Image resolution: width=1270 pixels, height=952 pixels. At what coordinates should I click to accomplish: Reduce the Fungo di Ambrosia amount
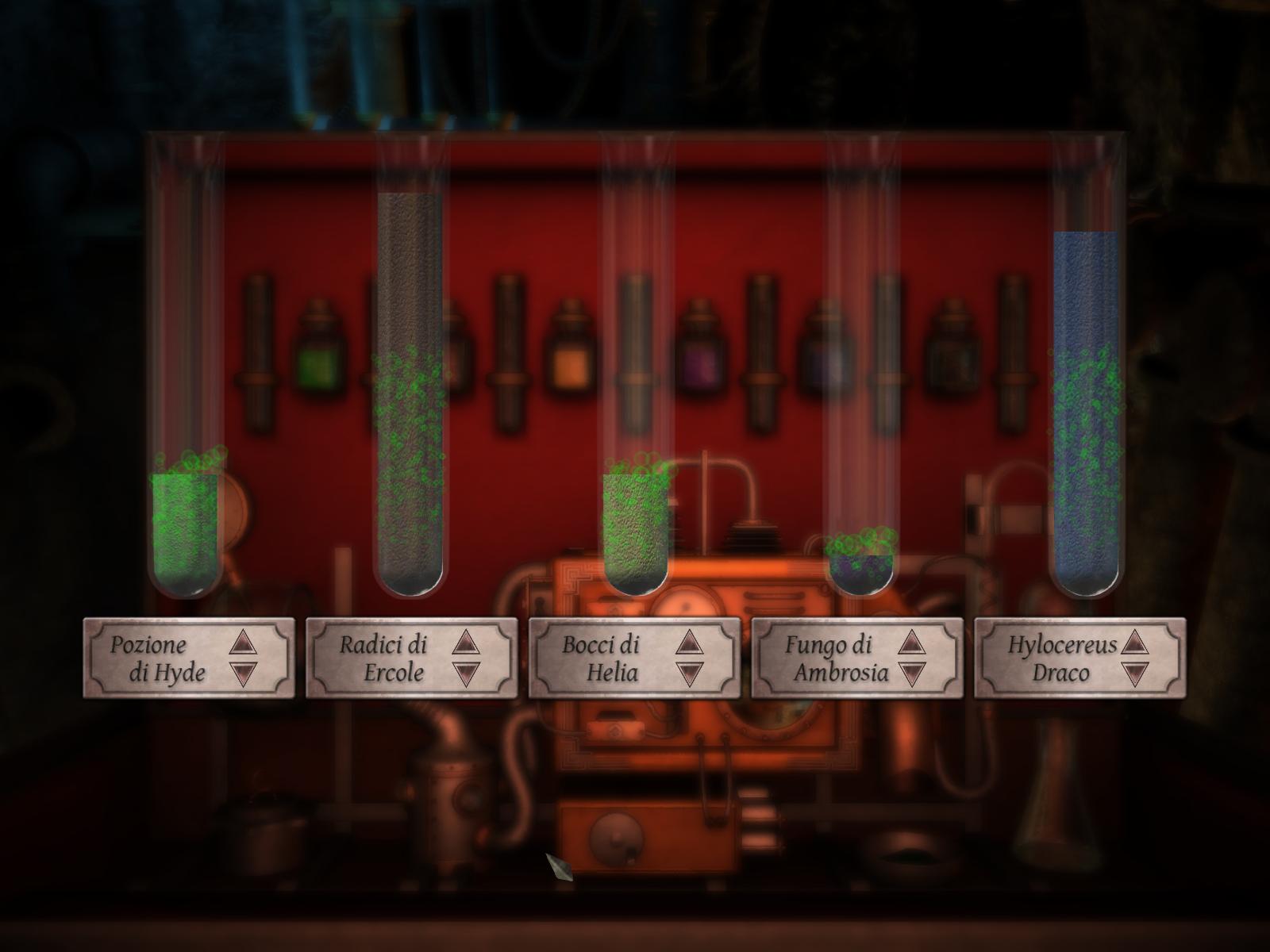[913, 674]
